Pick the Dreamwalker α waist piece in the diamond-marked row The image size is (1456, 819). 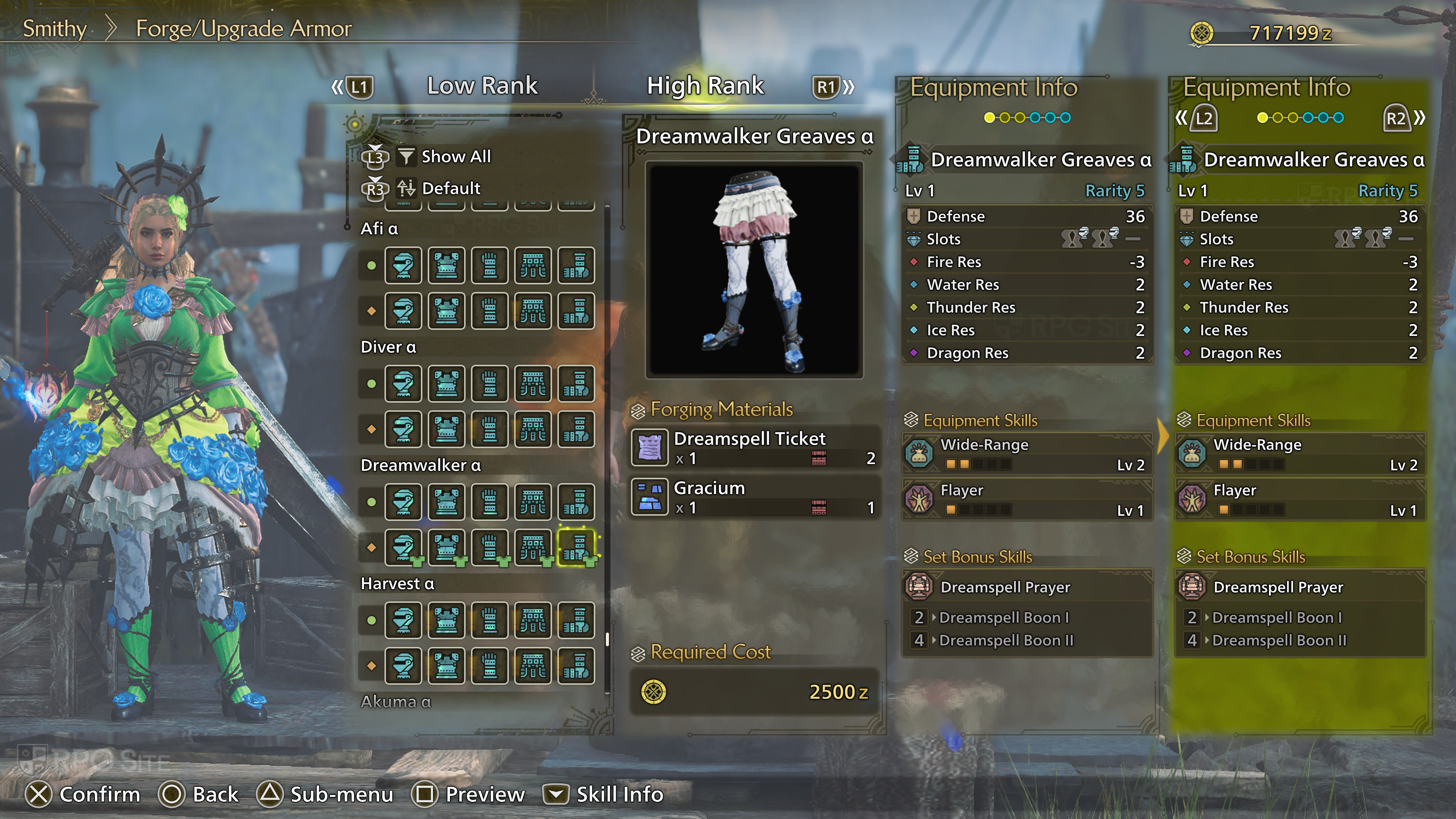coord(532,547)
